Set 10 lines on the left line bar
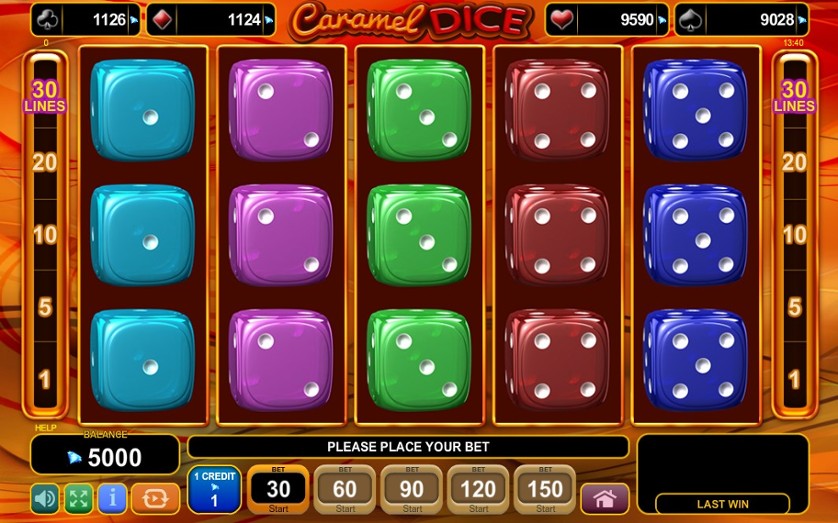The width and height of the screenshot is (838, 523). click(44, 235)
